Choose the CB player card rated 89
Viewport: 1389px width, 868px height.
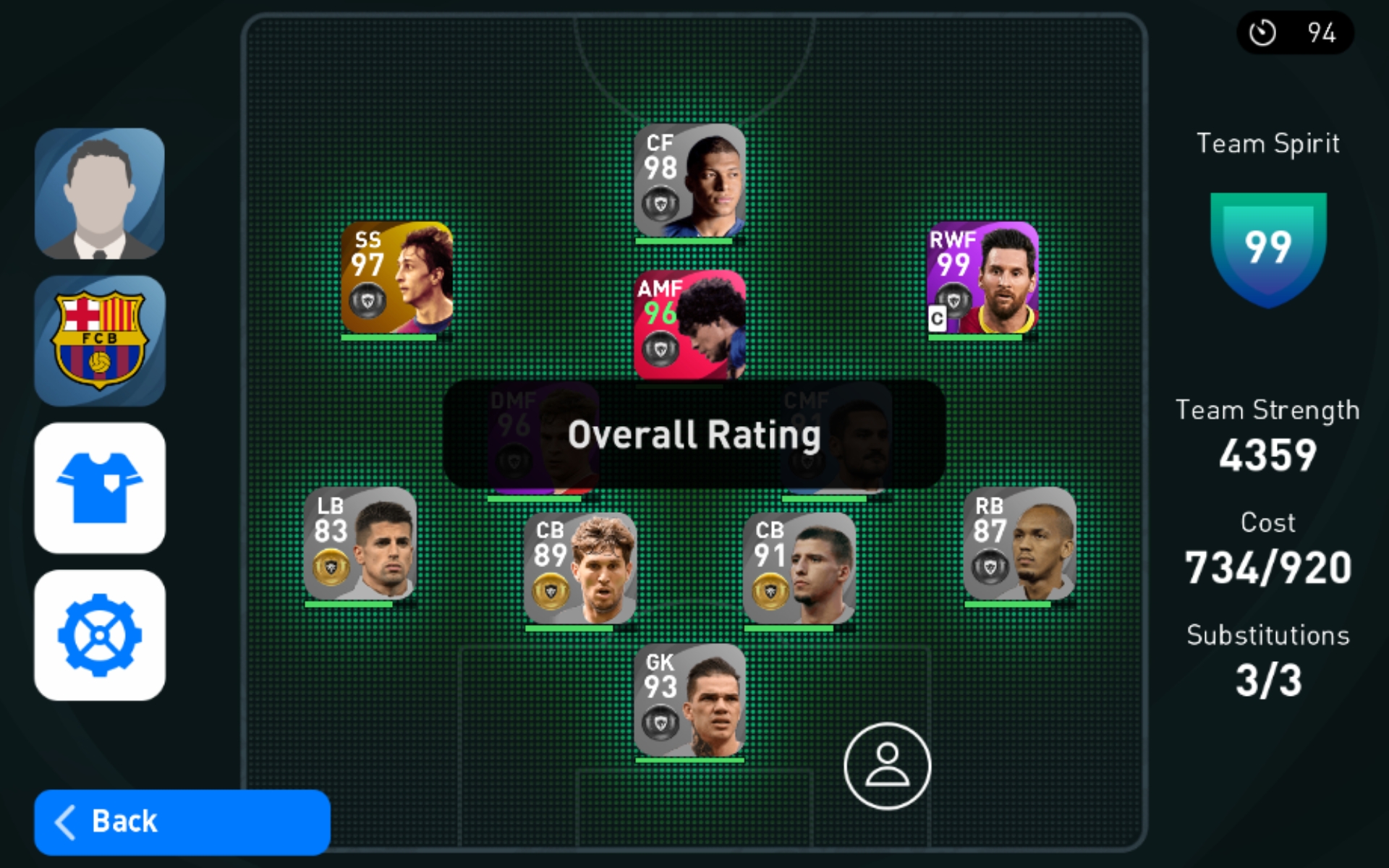pos(580,569)
